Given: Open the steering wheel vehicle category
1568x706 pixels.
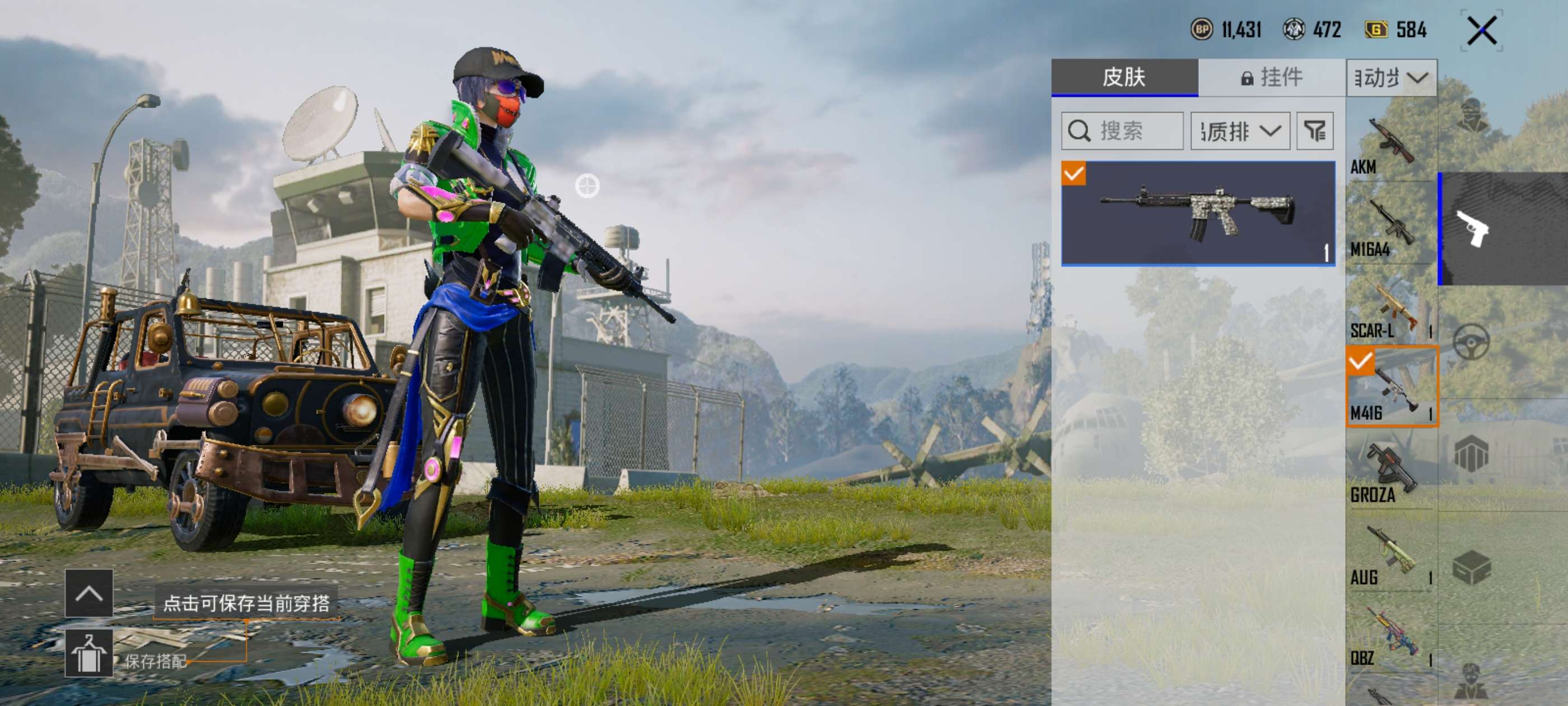Looking at the screenshot, I should (x=1472, y=342).
